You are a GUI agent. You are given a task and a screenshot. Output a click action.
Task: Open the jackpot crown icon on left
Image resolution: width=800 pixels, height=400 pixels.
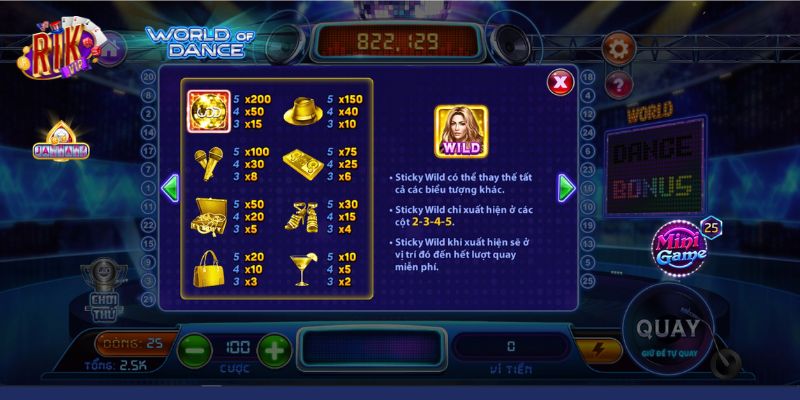click(62, 143)
